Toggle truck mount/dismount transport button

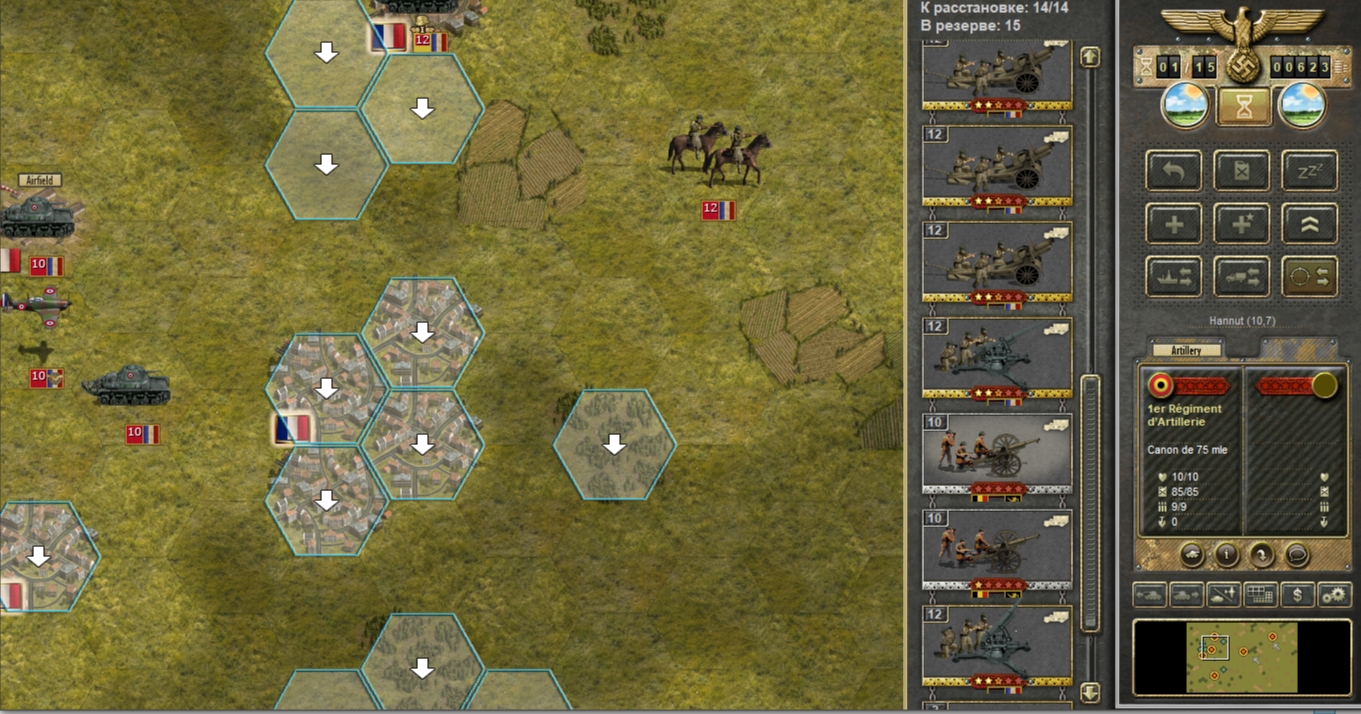click(x=1241, y=277)
